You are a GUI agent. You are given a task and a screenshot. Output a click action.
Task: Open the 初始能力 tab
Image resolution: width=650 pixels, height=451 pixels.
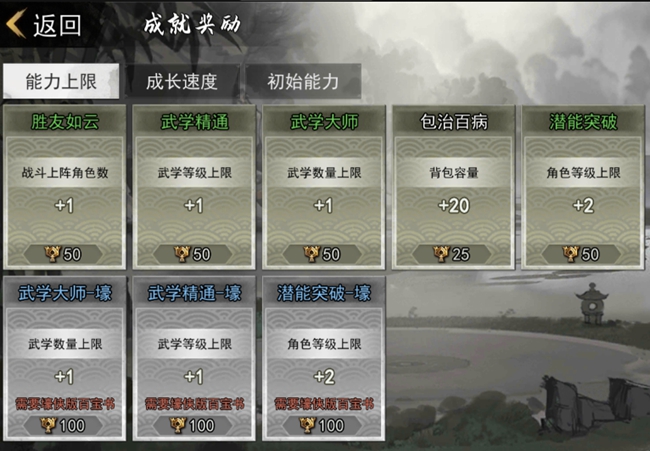302,82
